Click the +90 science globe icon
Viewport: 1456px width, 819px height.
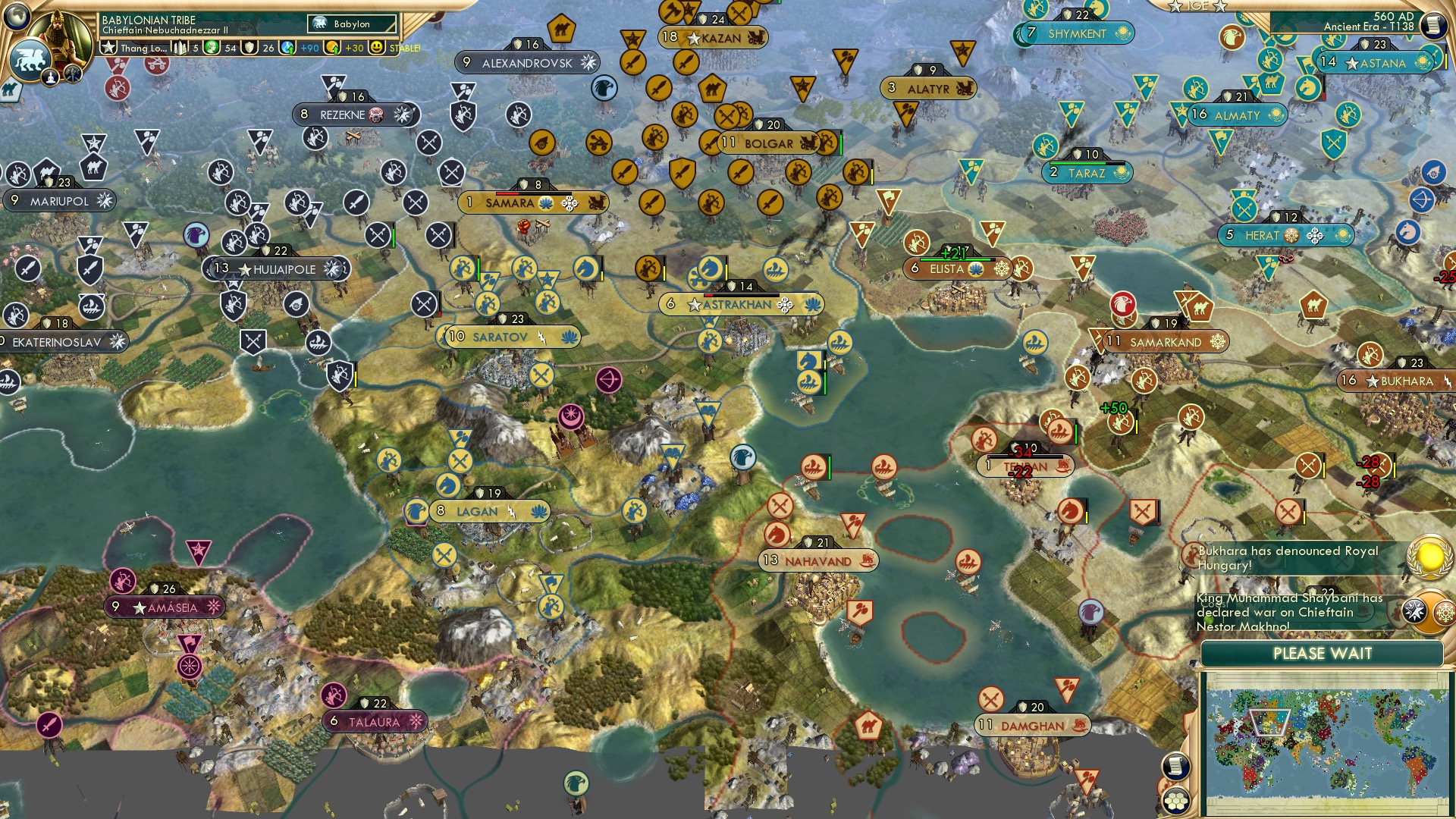(x=287, y=47)
